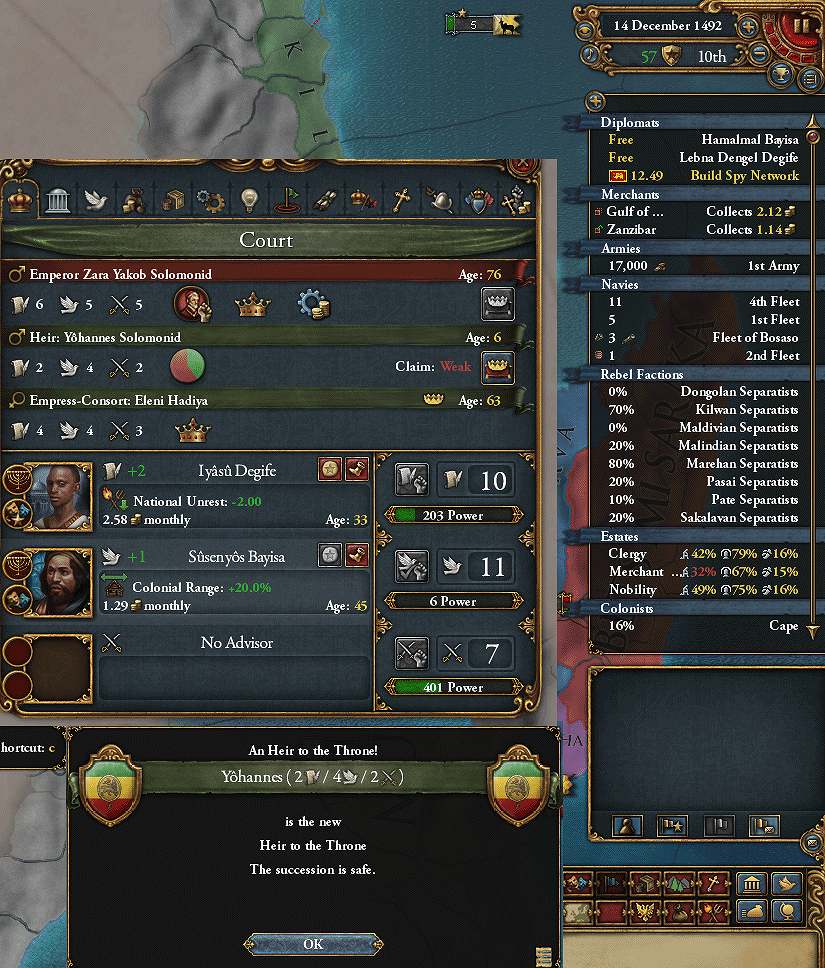Image resolution: width=825 pixels, height=968 pixels.
Task: Open the Military helmet tab
Action: click(x=439, y=200)
